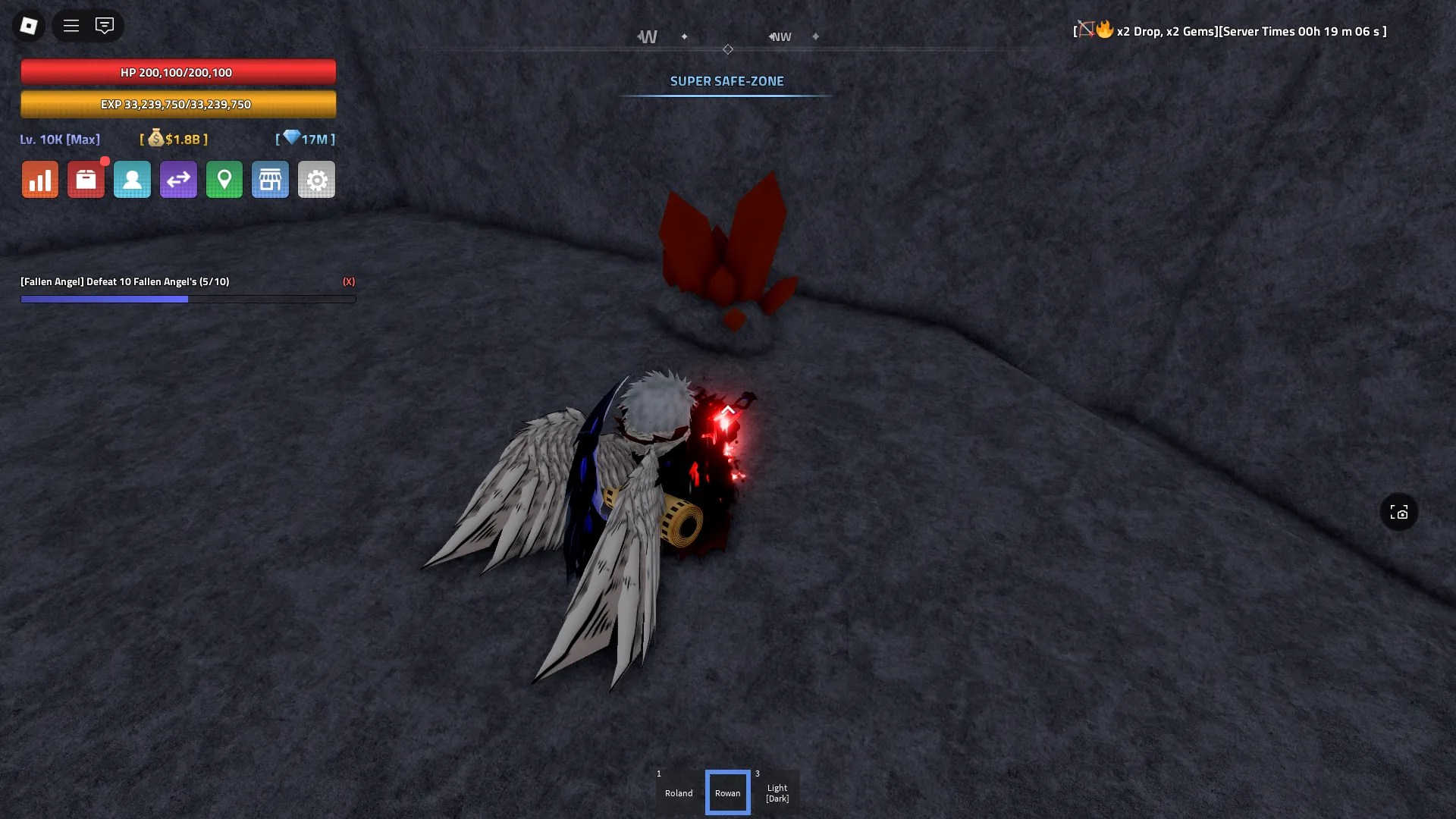Open the trading arrows menu
The height and width of the screenshot is (819, 1456).
(178, 179)
